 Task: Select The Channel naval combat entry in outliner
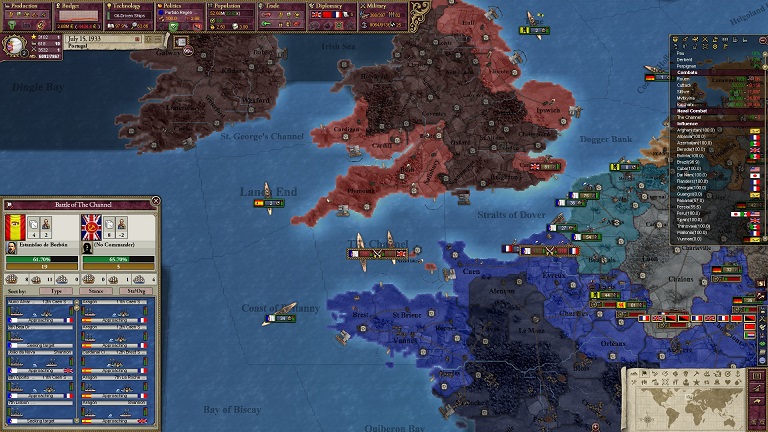click(691, 117)
